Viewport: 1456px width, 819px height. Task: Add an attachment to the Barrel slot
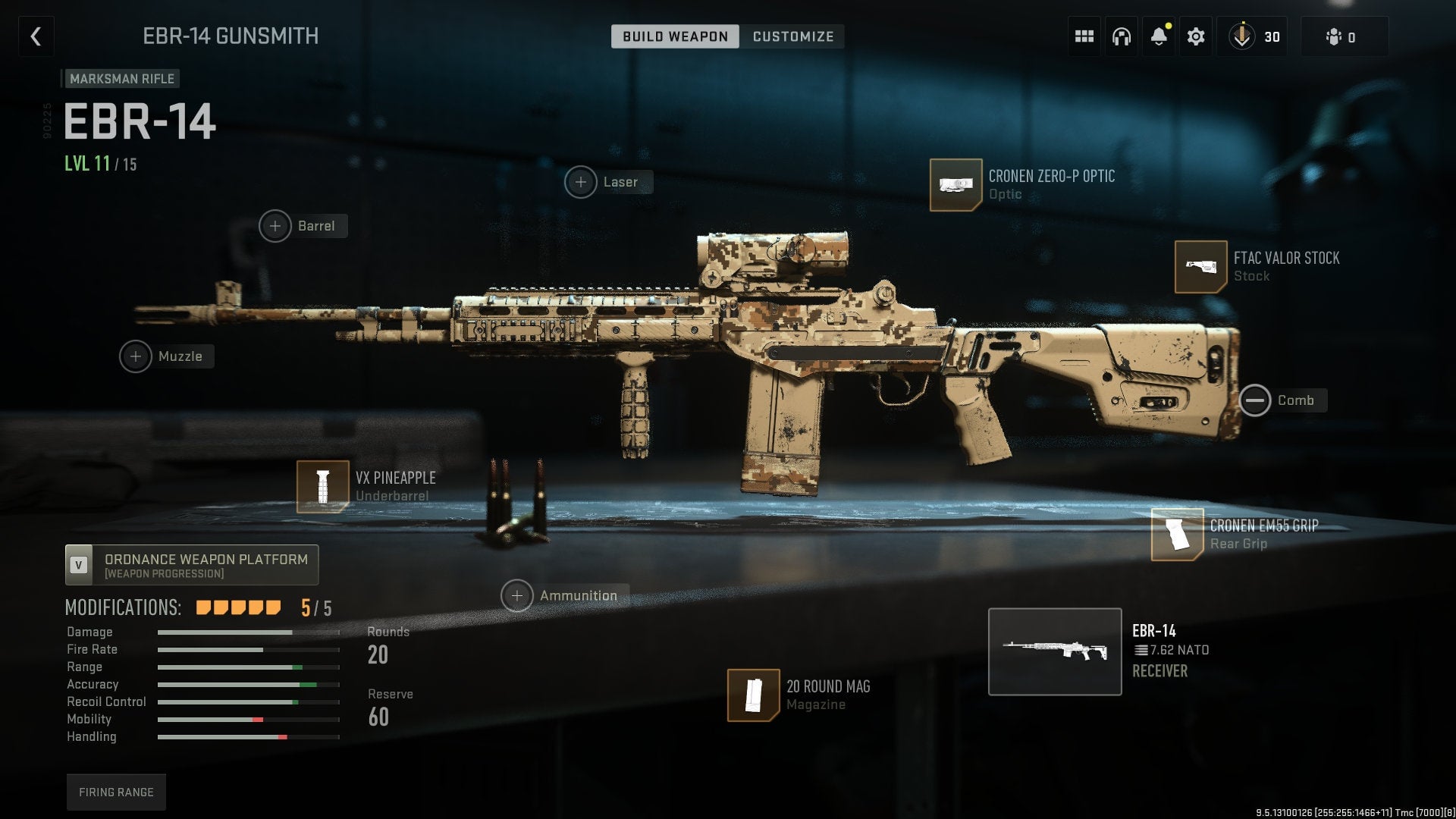275,225
